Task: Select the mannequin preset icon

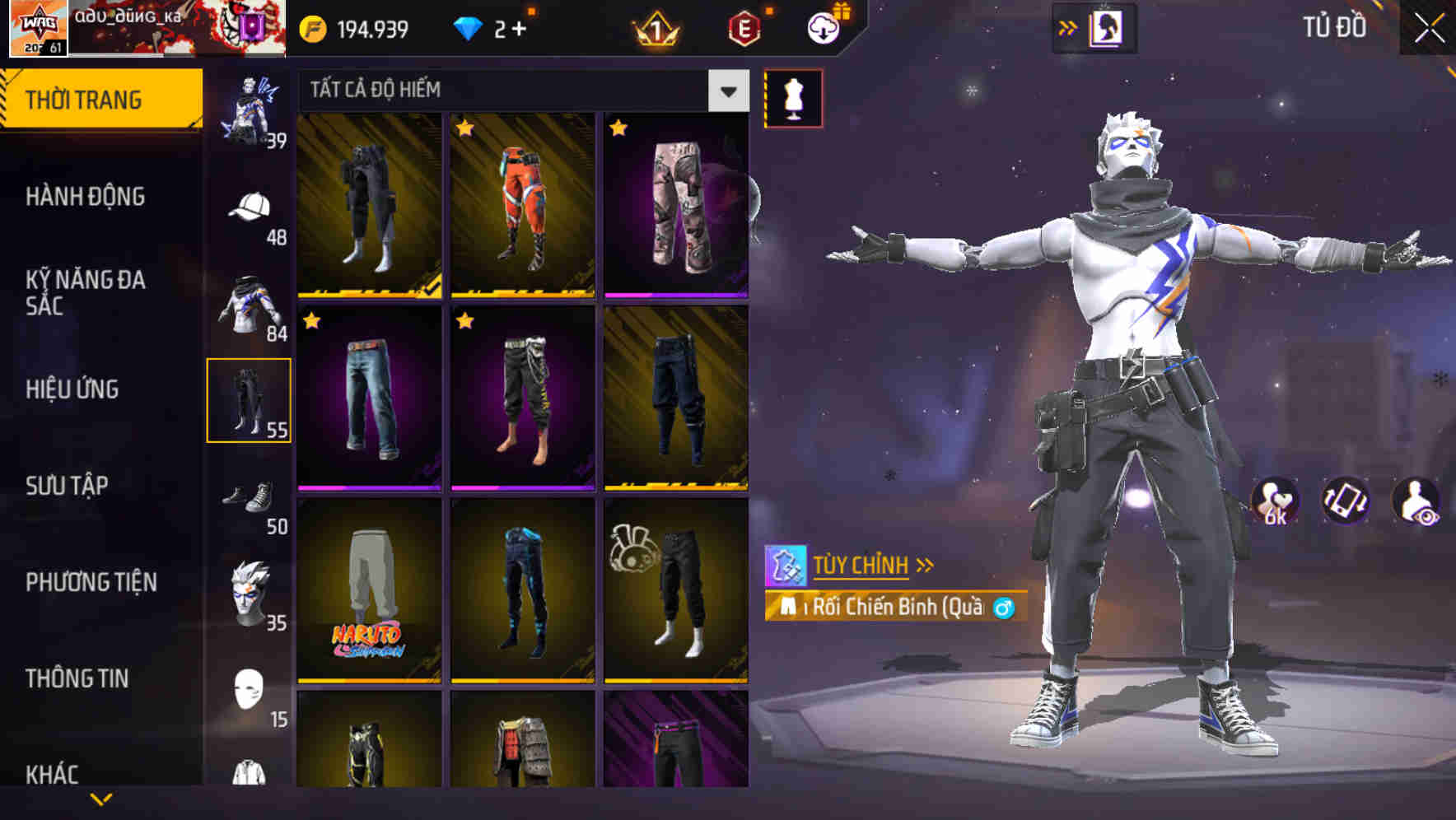Action: pyautogui.click(x=793, y=99)
